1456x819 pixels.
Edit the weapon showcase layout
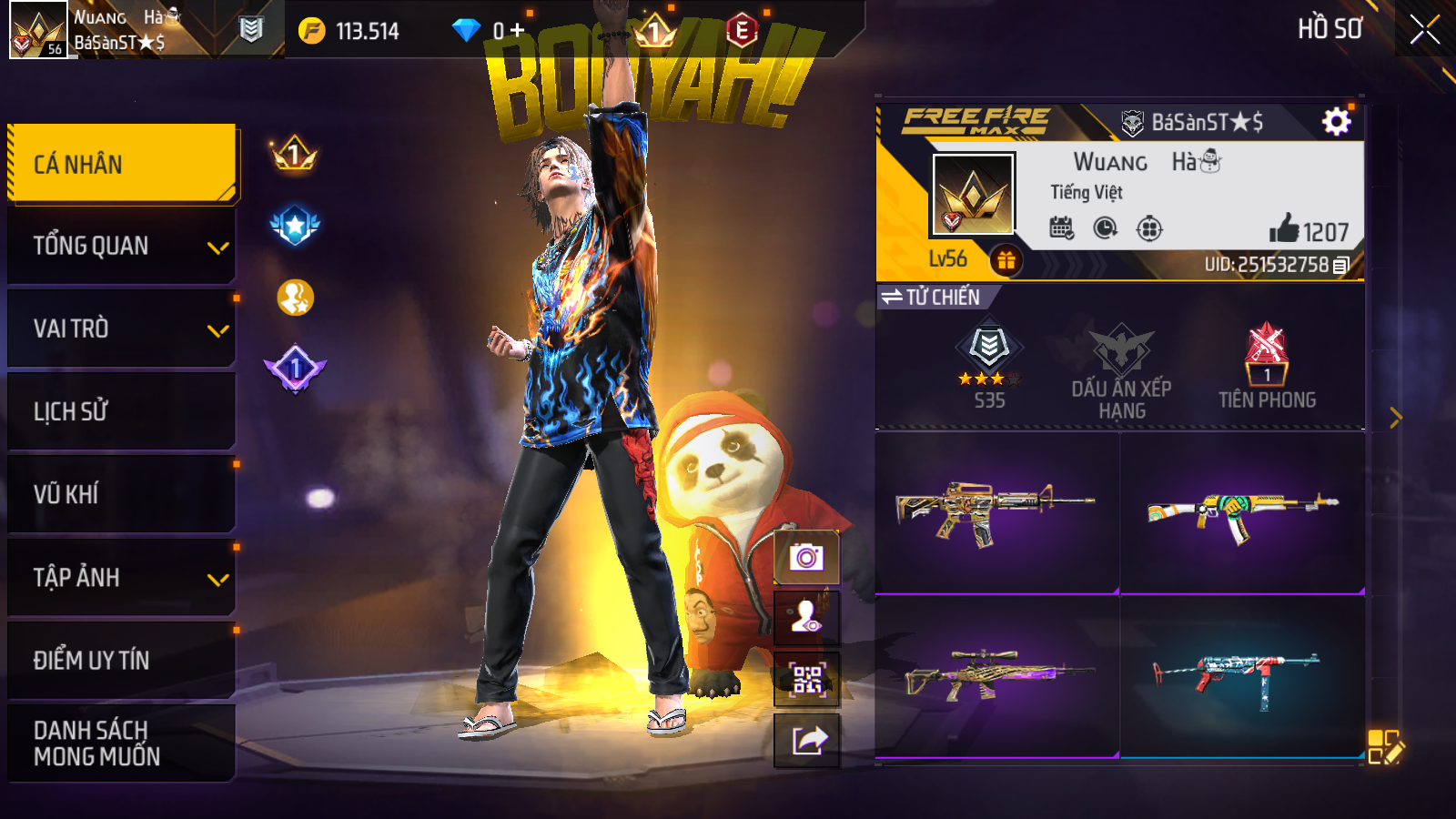click(1385, 746)
